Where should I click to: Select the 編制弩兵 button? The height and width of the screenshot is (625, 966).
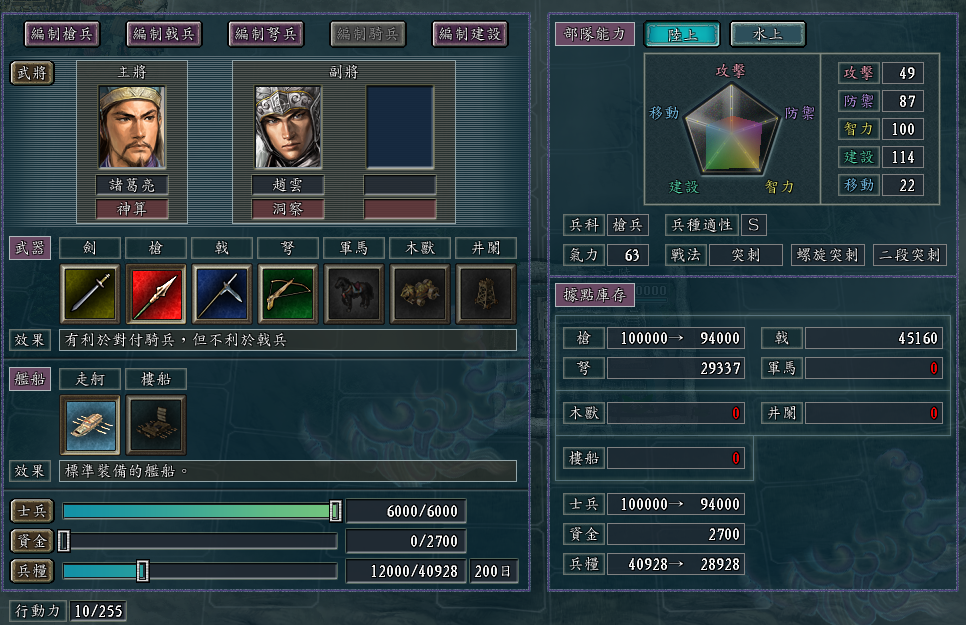click(266, 34)
